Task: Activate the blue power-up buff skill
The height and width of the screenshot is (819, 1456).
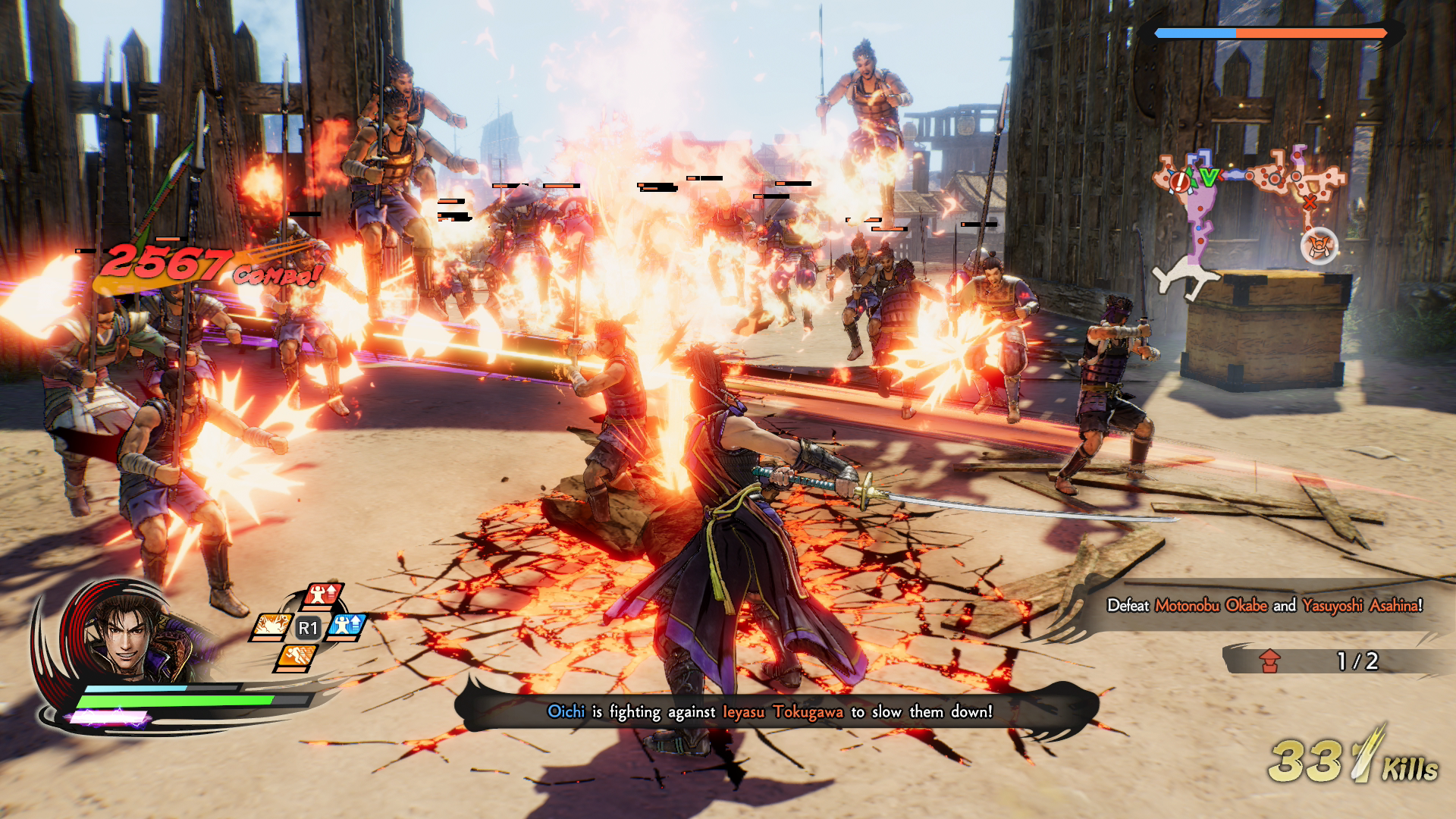Action: [348, 626]
